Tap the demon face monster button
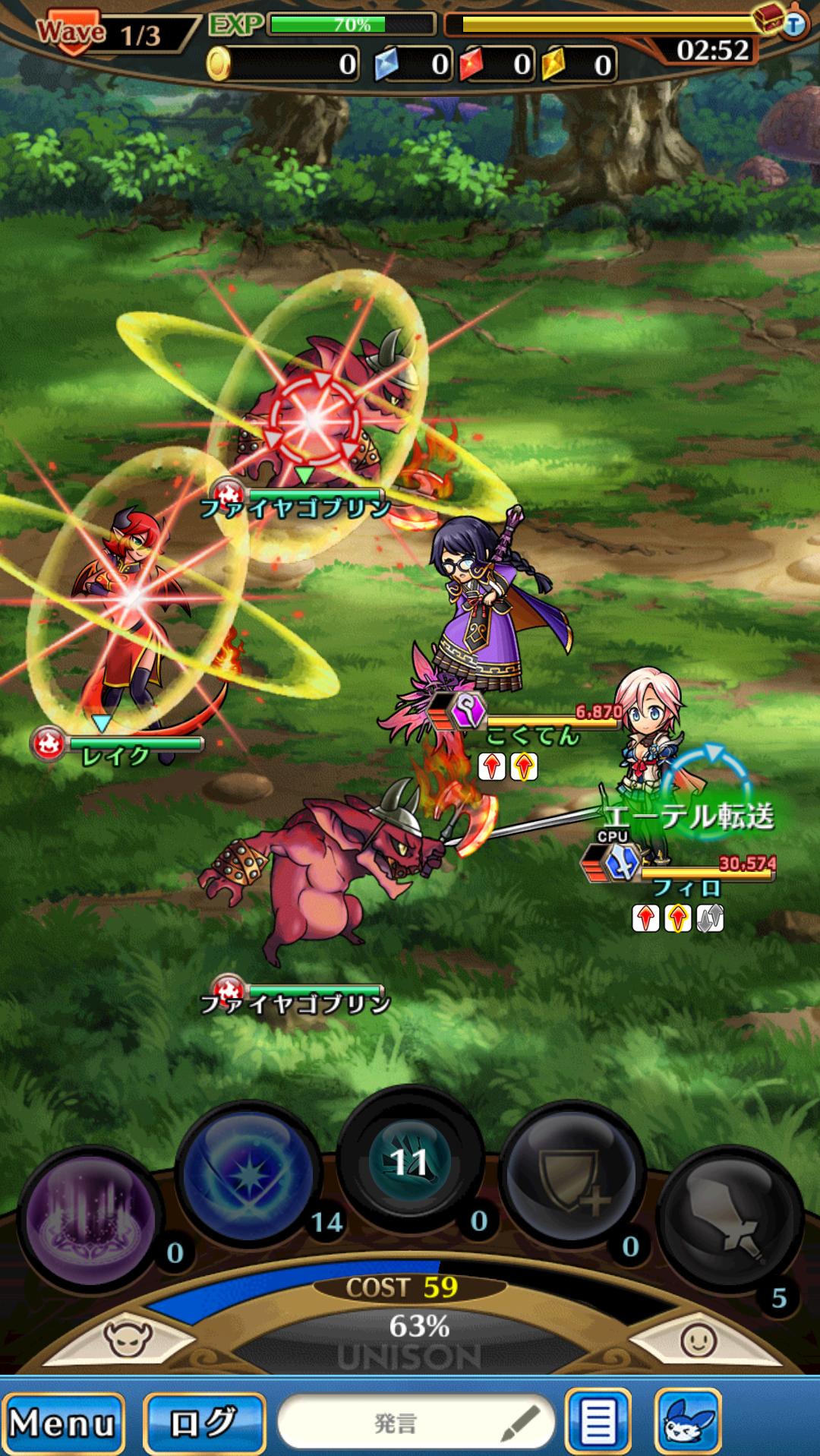This screenshot has width=820, height=1456. pyautogui.click(x=128, y=1338)
